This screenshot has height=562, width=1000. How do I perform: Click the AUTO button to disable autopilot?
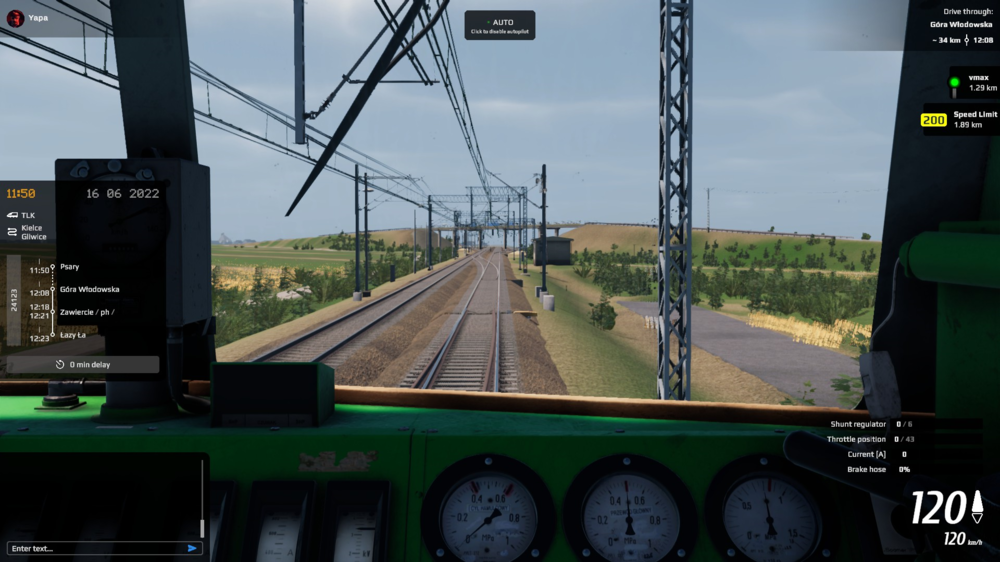499,25
